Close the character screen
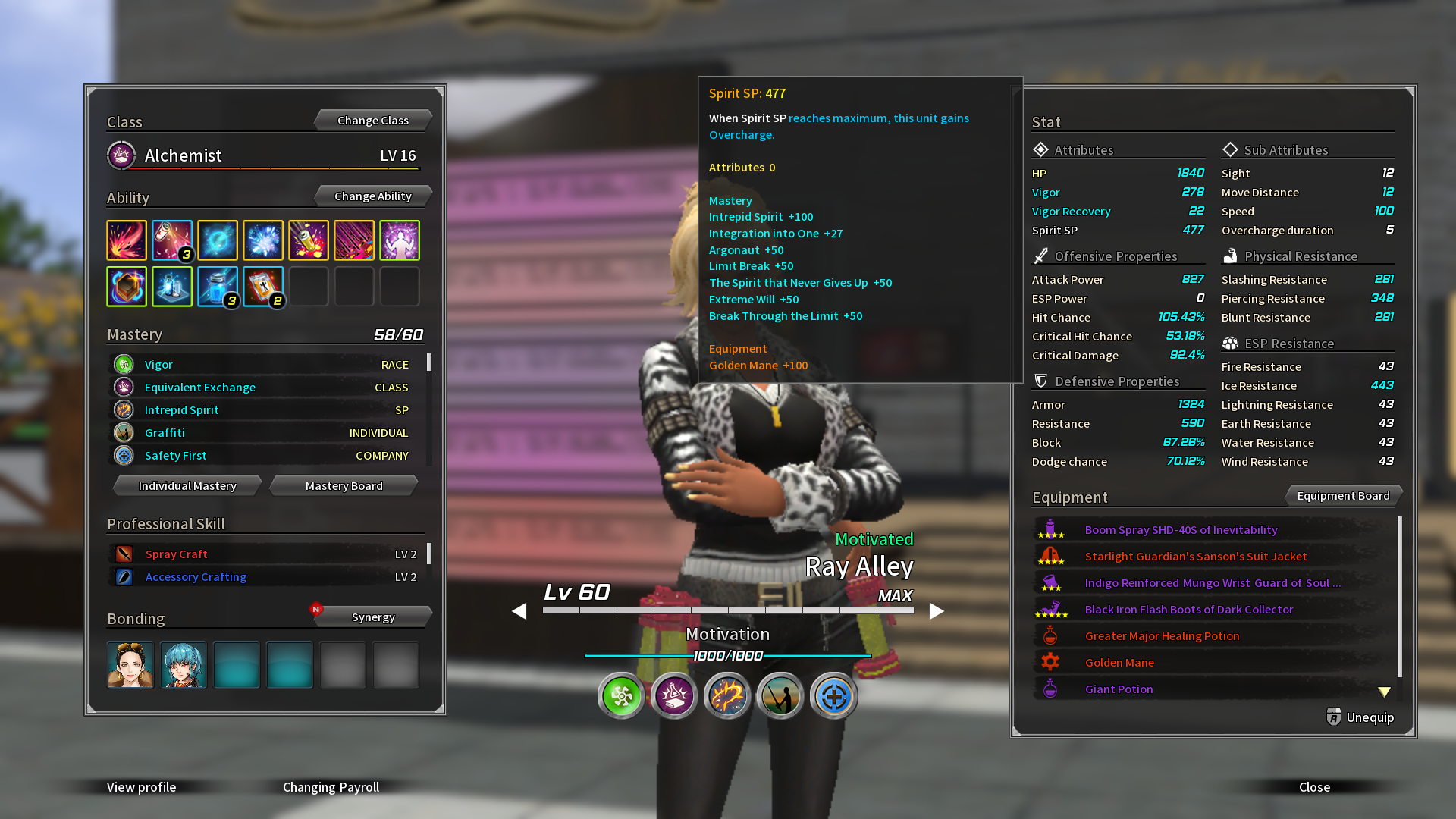The image size is (1456, 819). (1314, 787)
